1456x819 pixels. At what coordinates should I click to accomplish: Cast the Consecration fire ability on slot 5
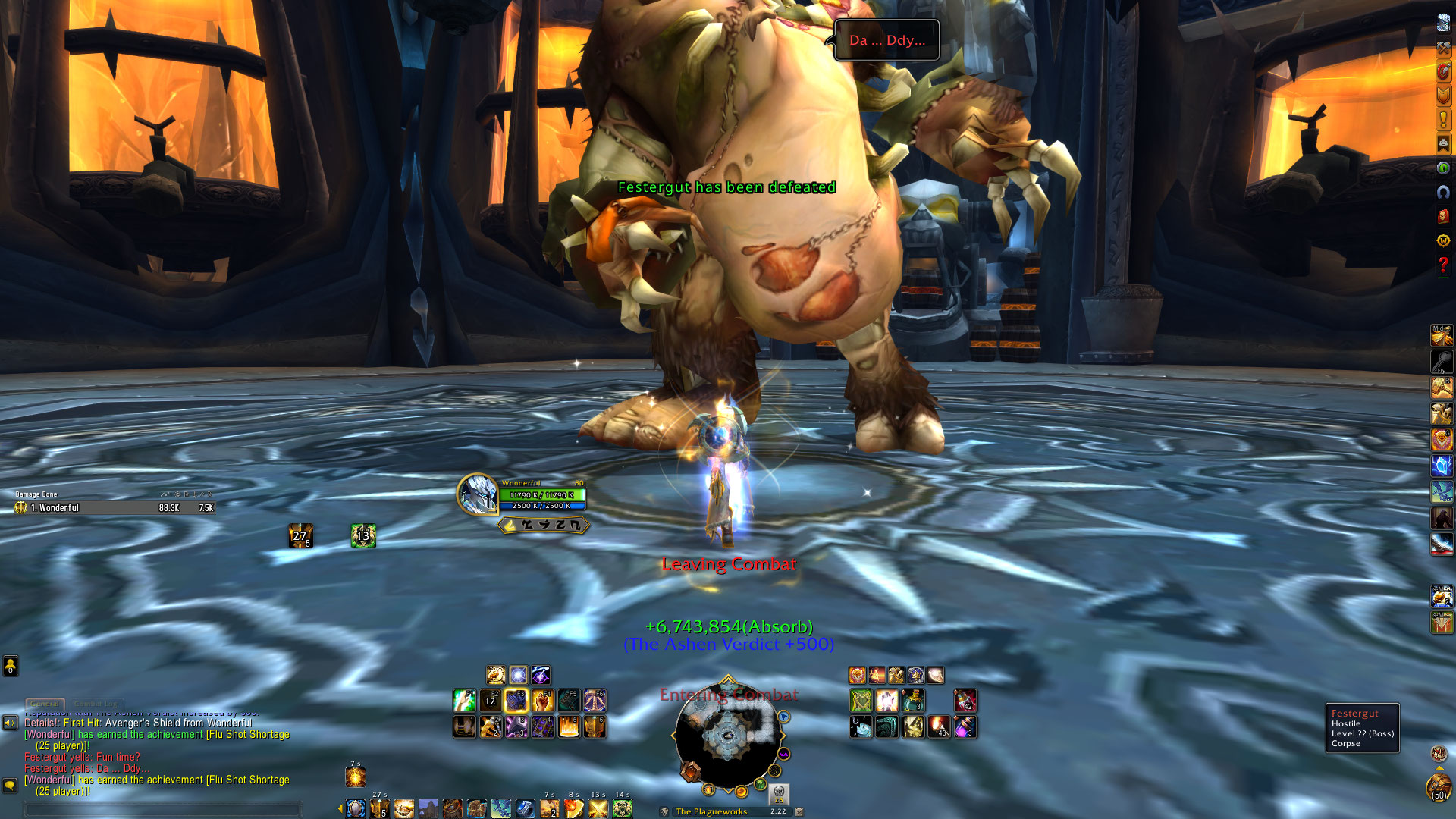coord(569,727)
